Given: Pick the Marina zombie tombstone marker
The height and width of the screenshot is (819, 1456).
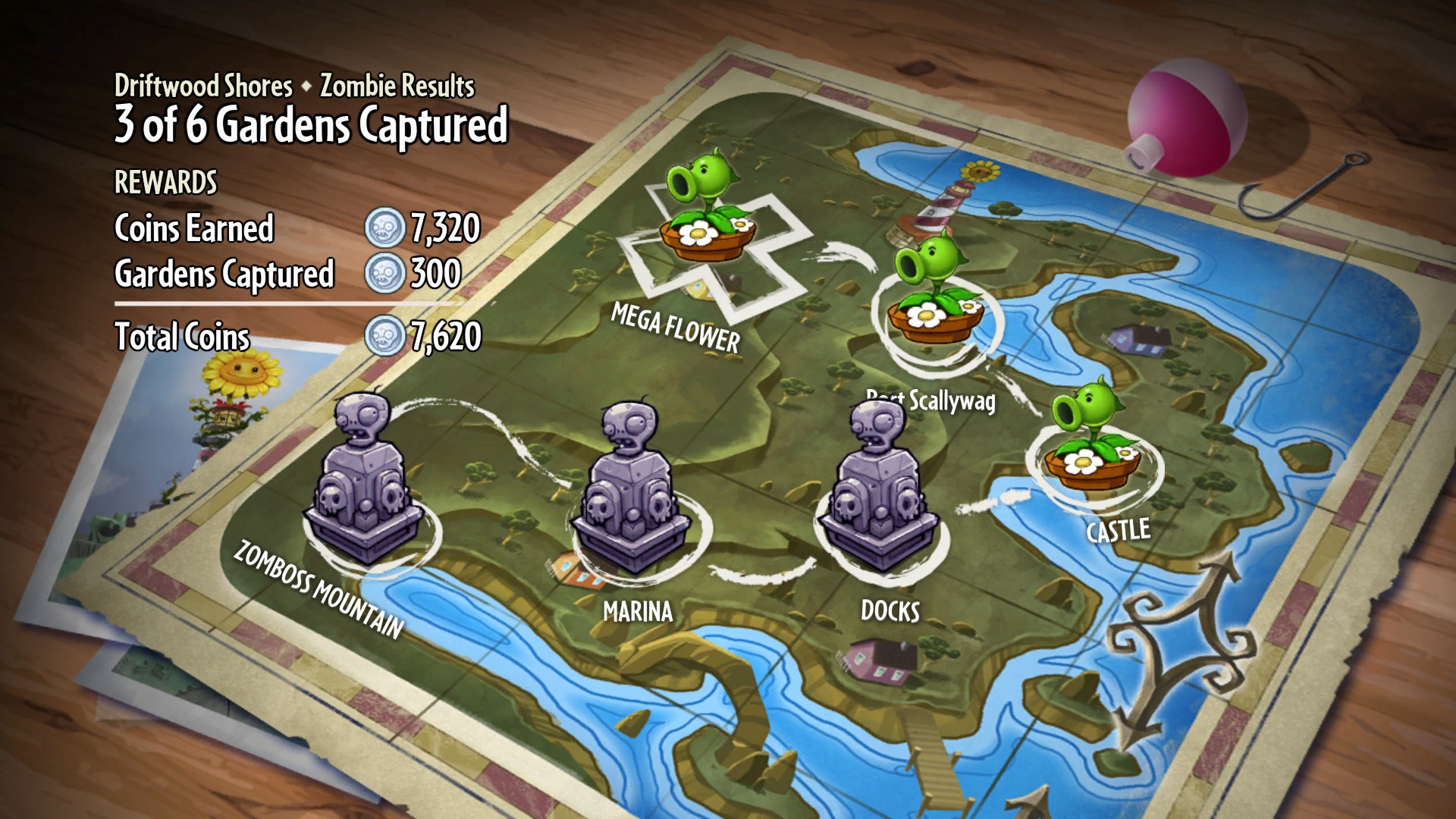Looking at the screenshot, I should 632,491.
